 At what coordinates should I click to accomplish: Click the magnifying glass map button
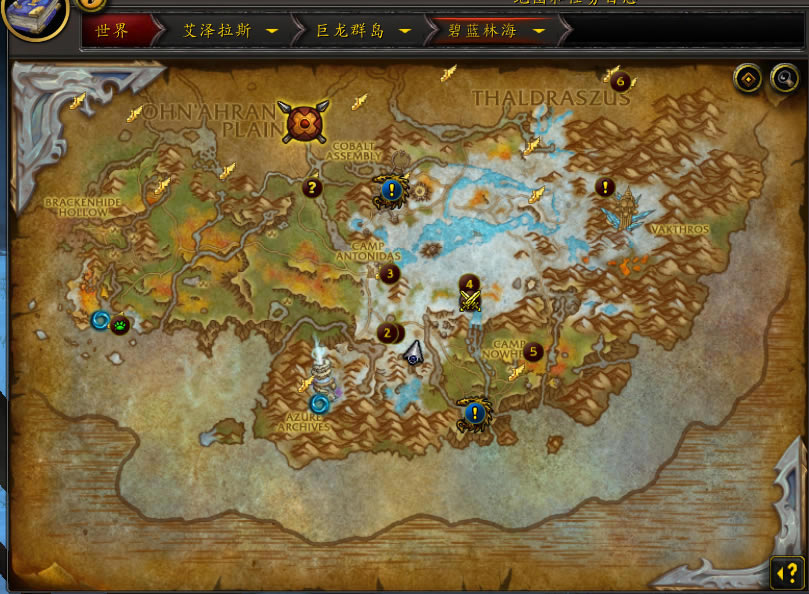[x=784, y=78]
